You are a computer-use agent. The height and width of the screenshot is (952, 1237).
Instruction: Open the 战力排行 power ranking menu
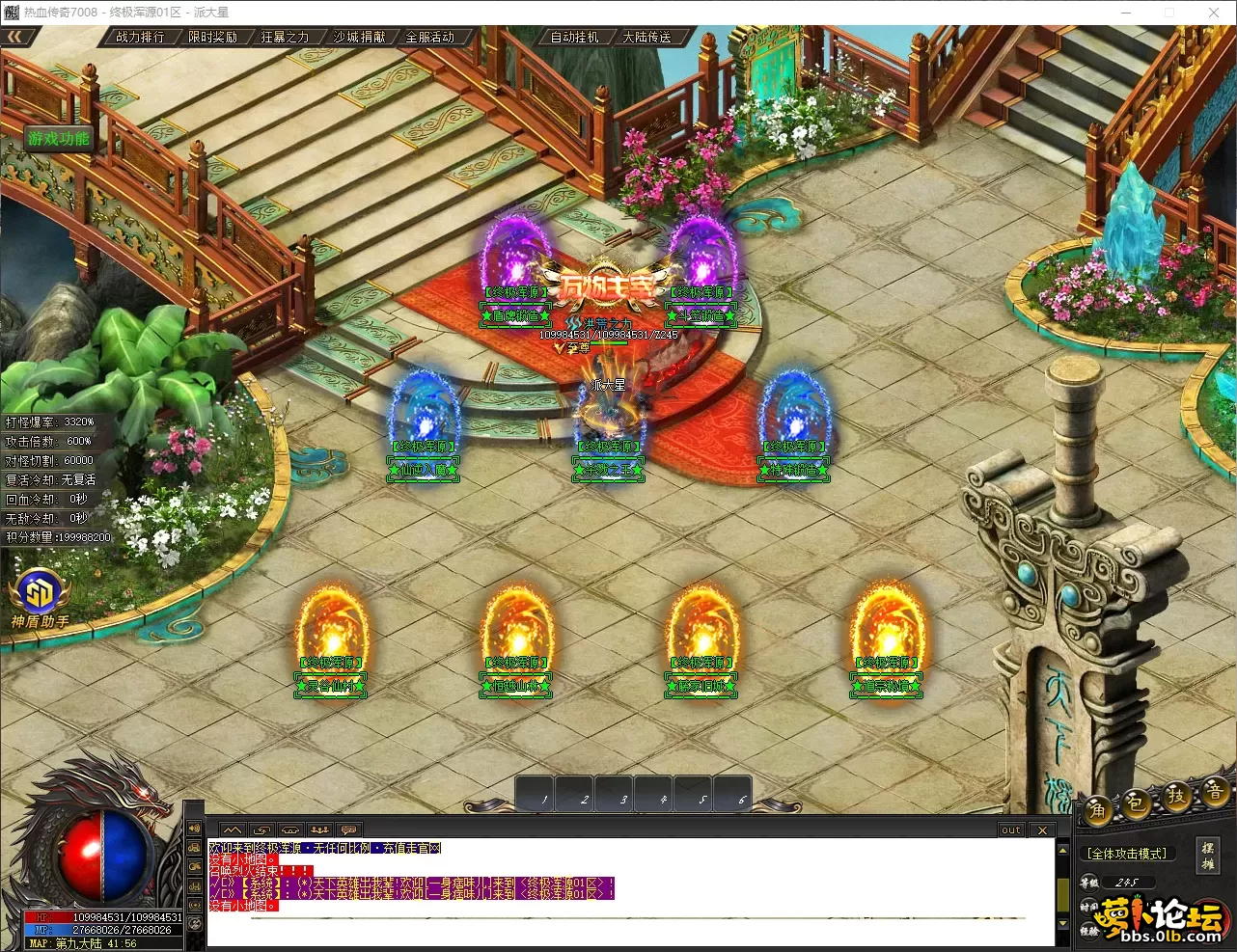140,38
